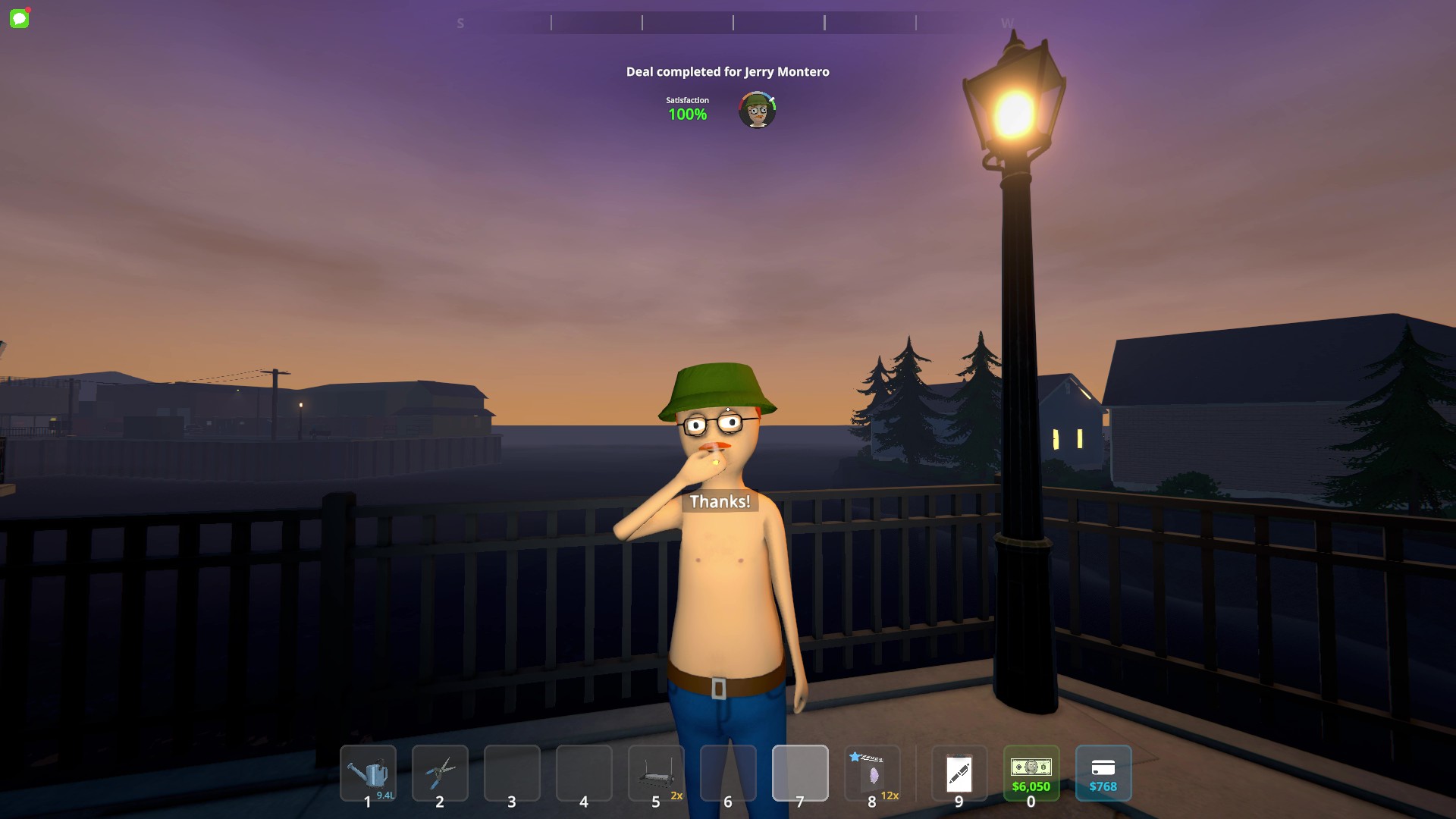Image resolution: width=1456 pixels, height=819 pixels.
Task: Open the clipboard with pen slot
Action: 959,773
